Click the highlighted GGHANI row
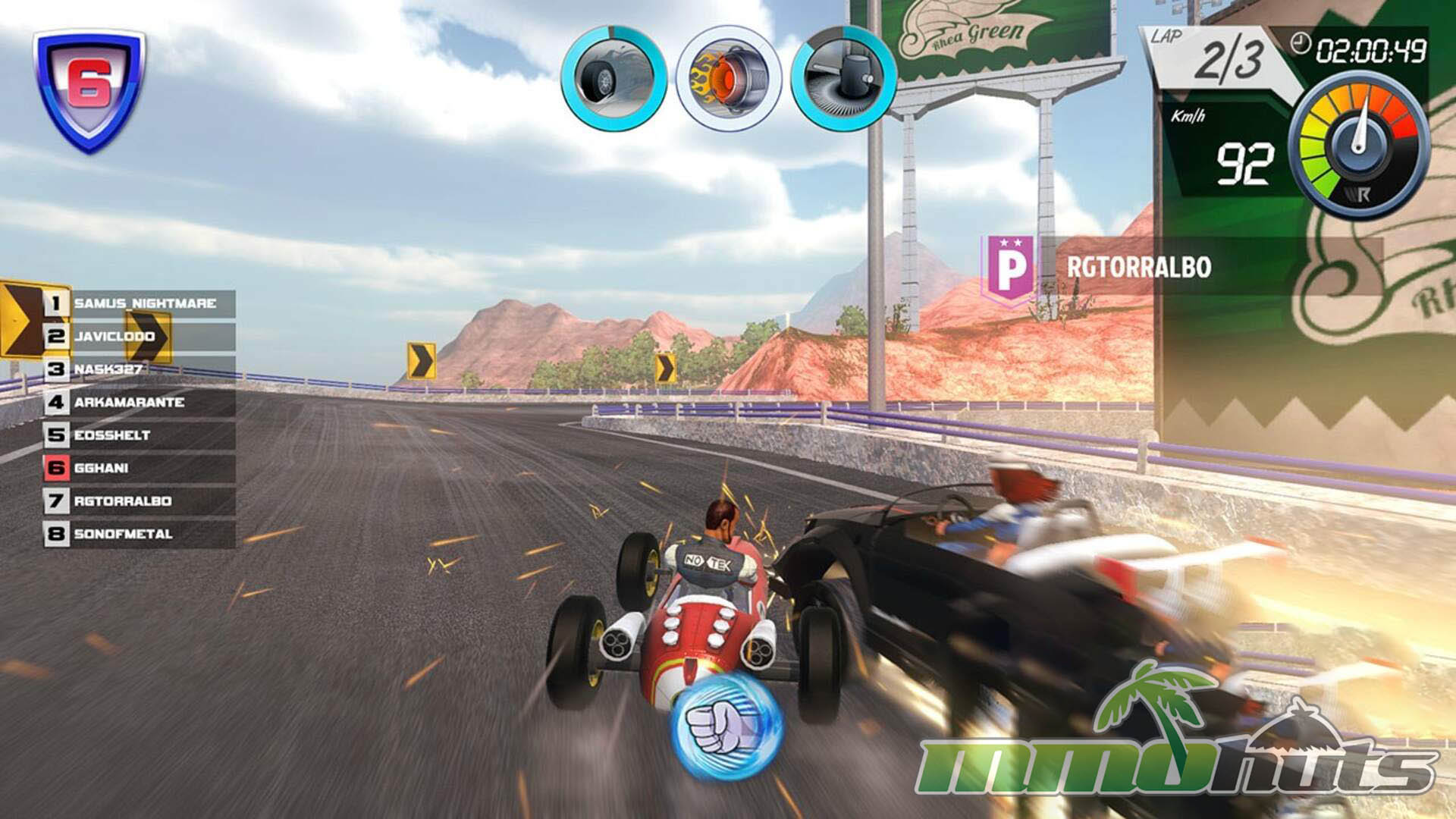The image size is (1456, 819). coord(140,468)
